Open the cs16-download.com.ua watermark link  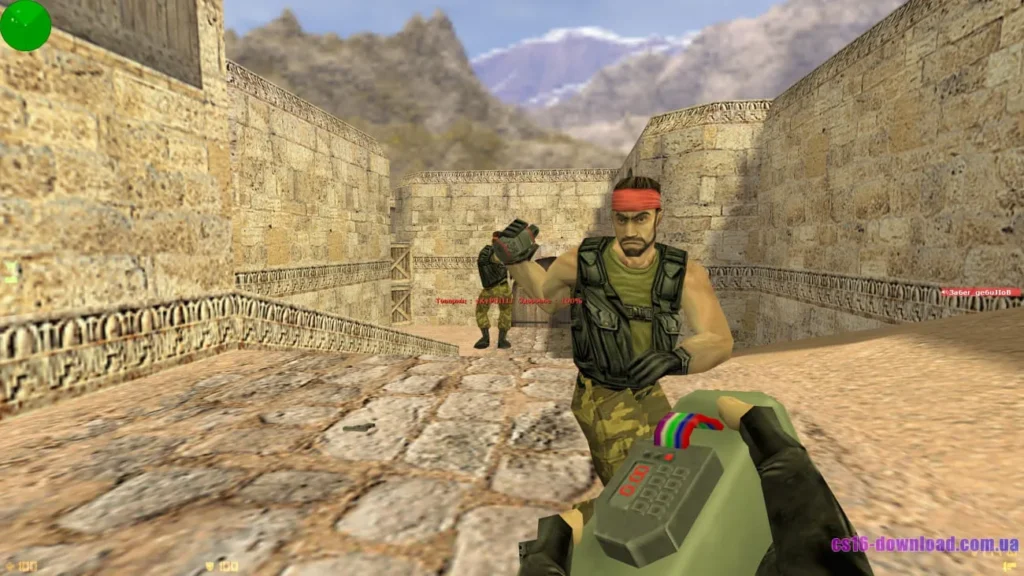[924, 545]
